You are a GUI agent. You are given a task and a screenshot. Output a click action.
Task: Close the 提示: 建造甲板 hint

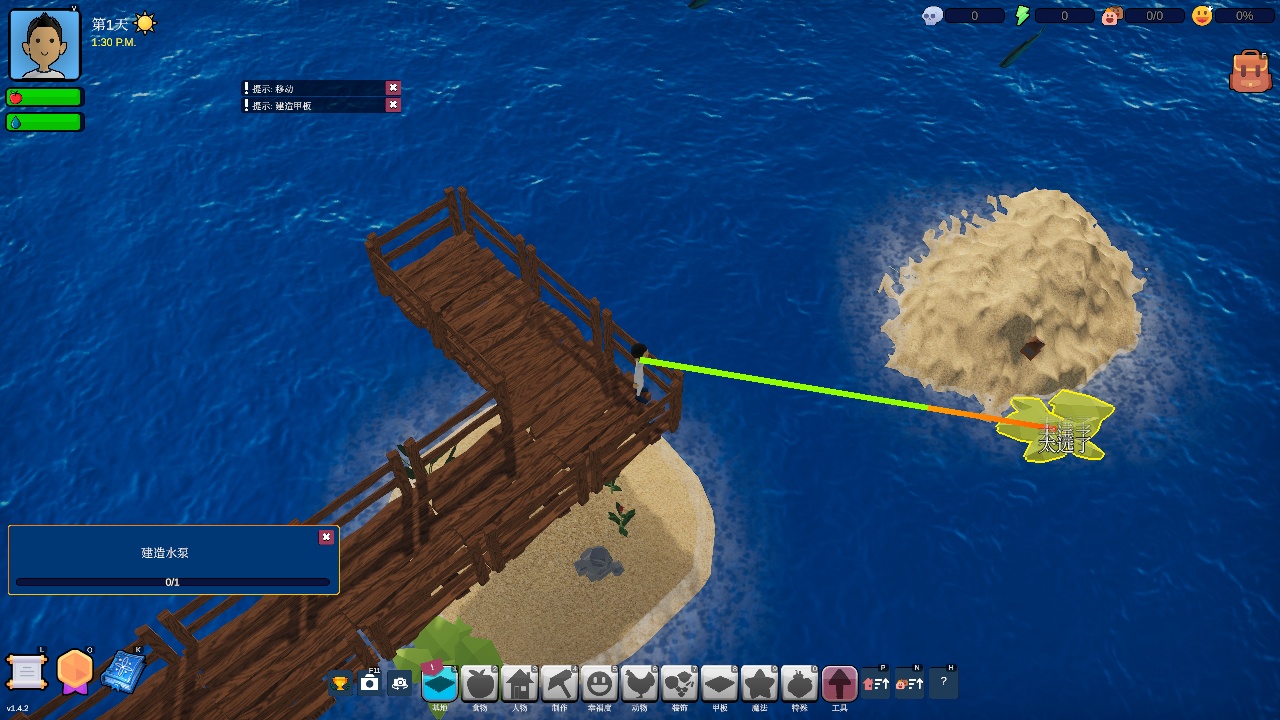[393, 105]
